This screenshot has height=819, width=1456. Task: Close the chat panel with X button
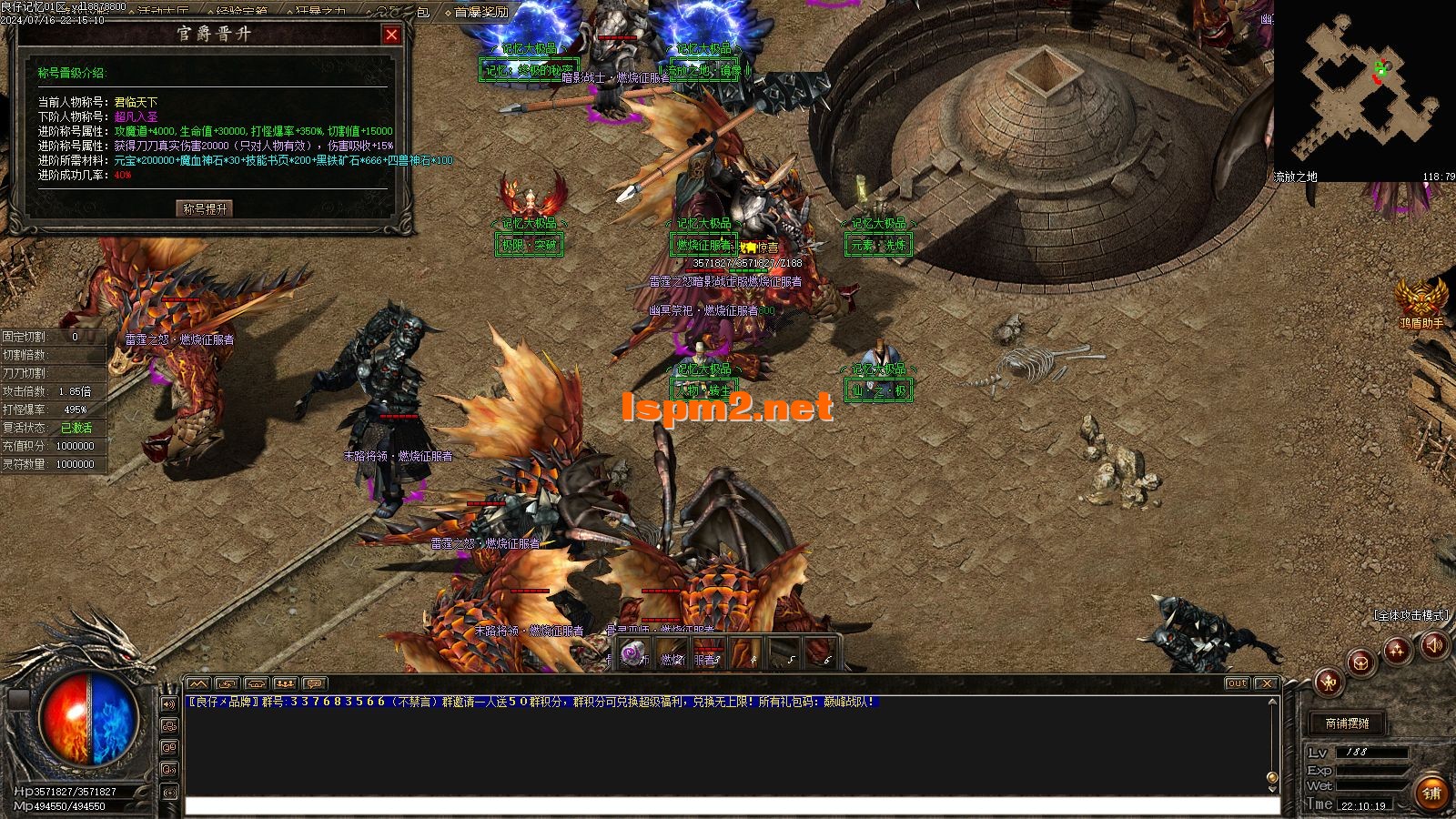click(1266, 683)
